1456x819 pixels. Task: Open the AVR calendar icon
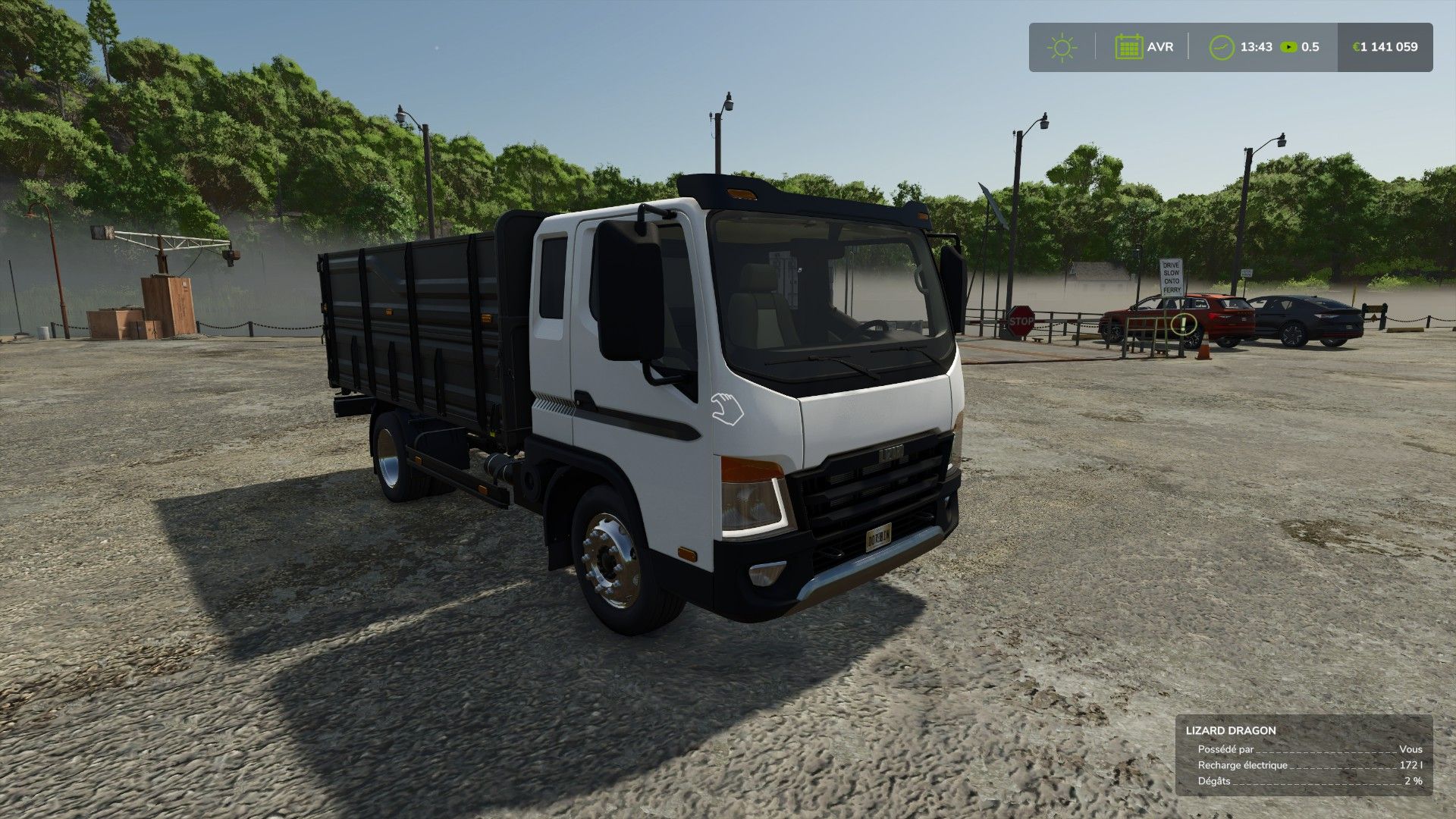[x=1129, y=47]
